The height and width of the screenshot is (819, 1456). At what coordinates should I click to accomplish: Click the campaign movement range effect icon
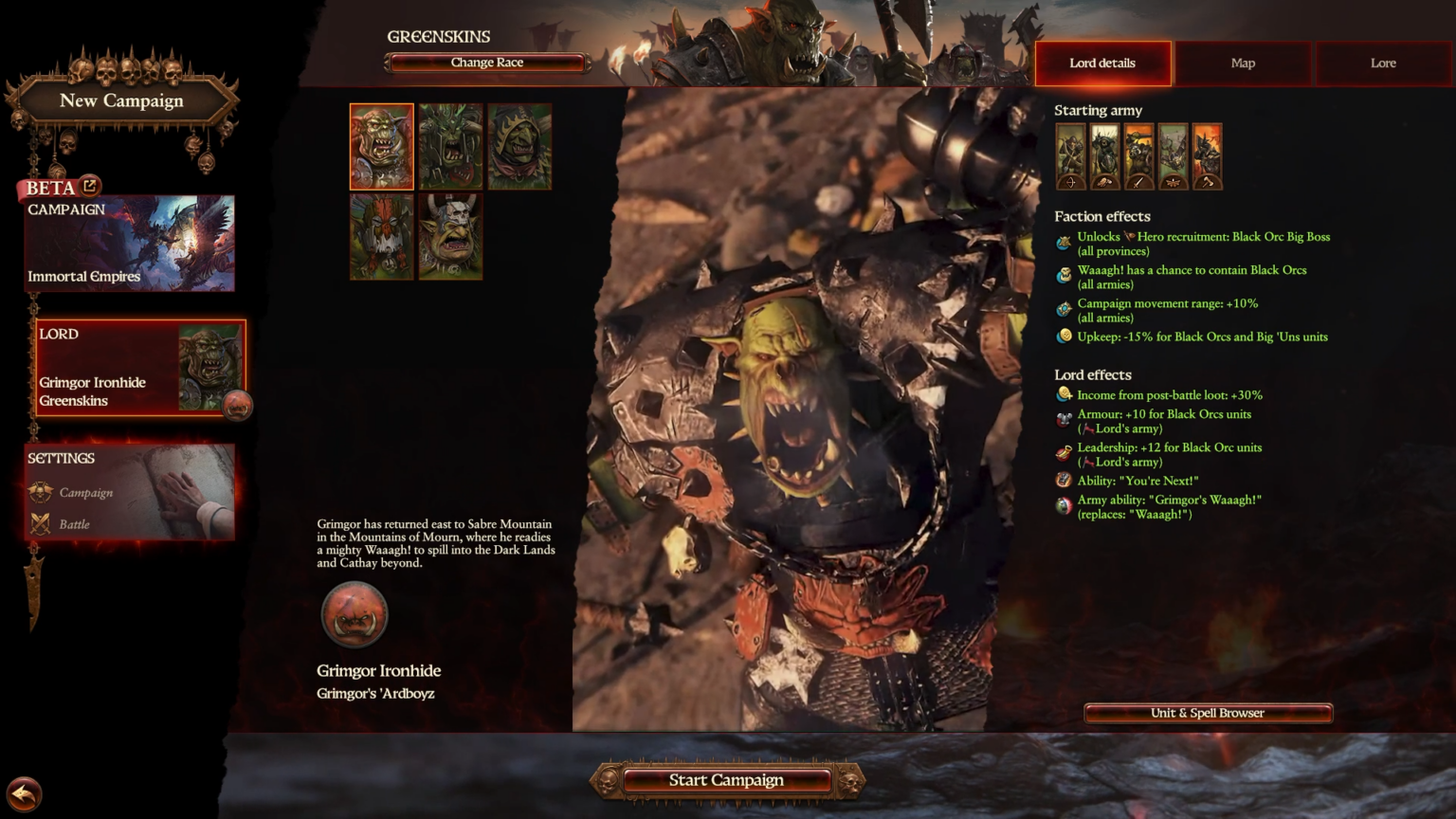point(1064,306)
